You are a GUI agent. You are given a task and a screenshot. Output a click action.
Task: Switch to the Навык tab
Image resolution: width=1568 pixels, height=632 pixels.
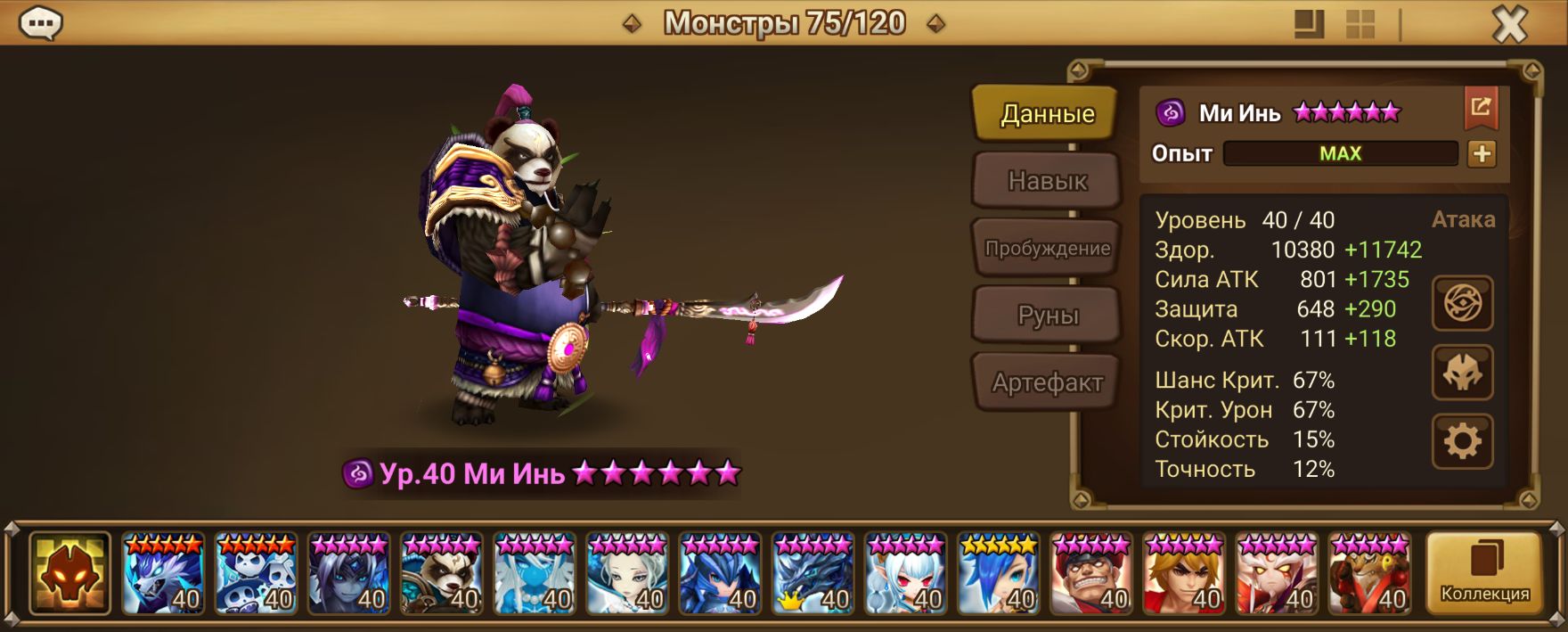coord(1047,181)
